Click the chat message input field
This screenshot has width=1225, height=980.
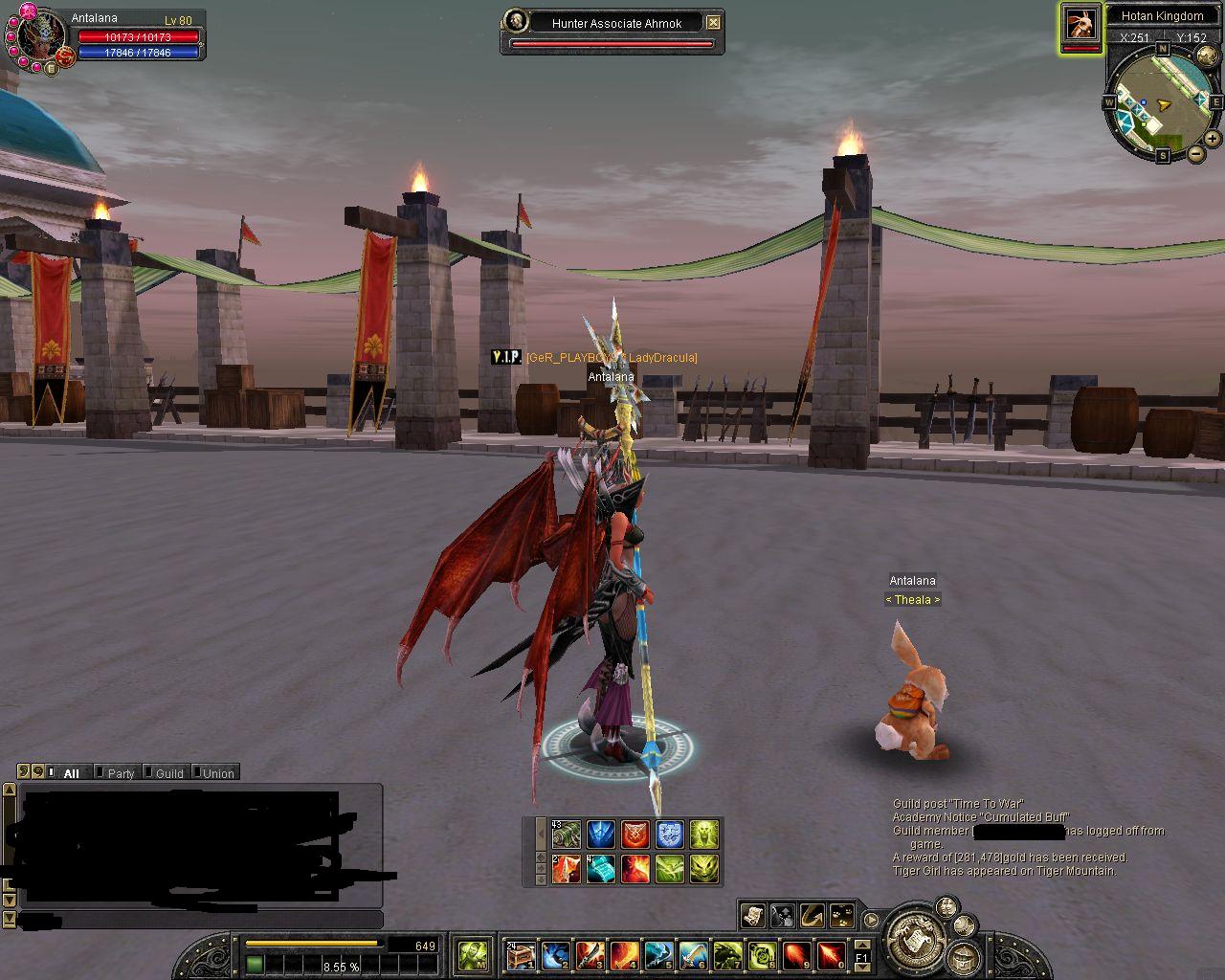pos(201,920)
